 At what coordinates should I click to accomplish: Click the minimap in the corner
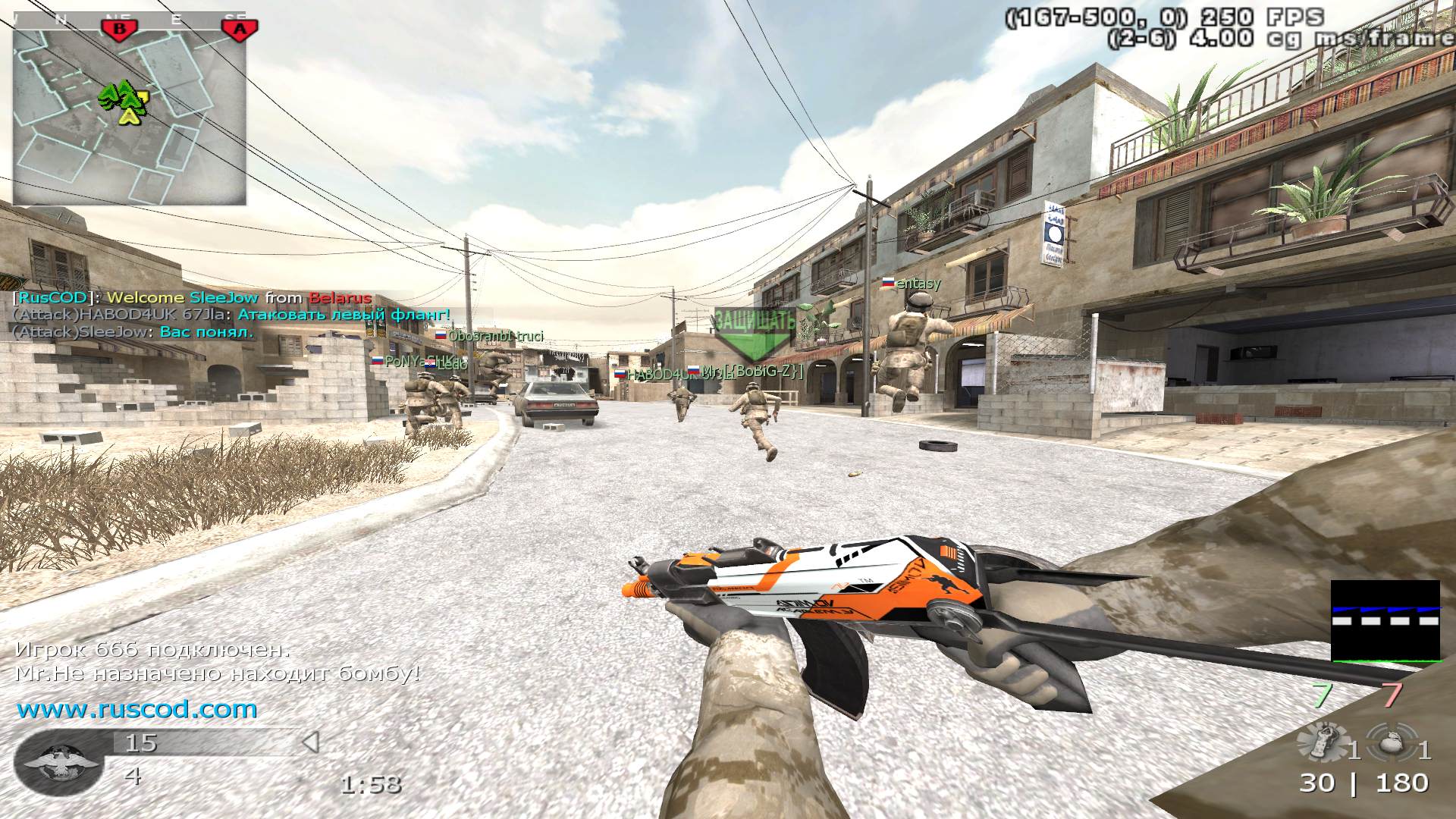[130, 110]
